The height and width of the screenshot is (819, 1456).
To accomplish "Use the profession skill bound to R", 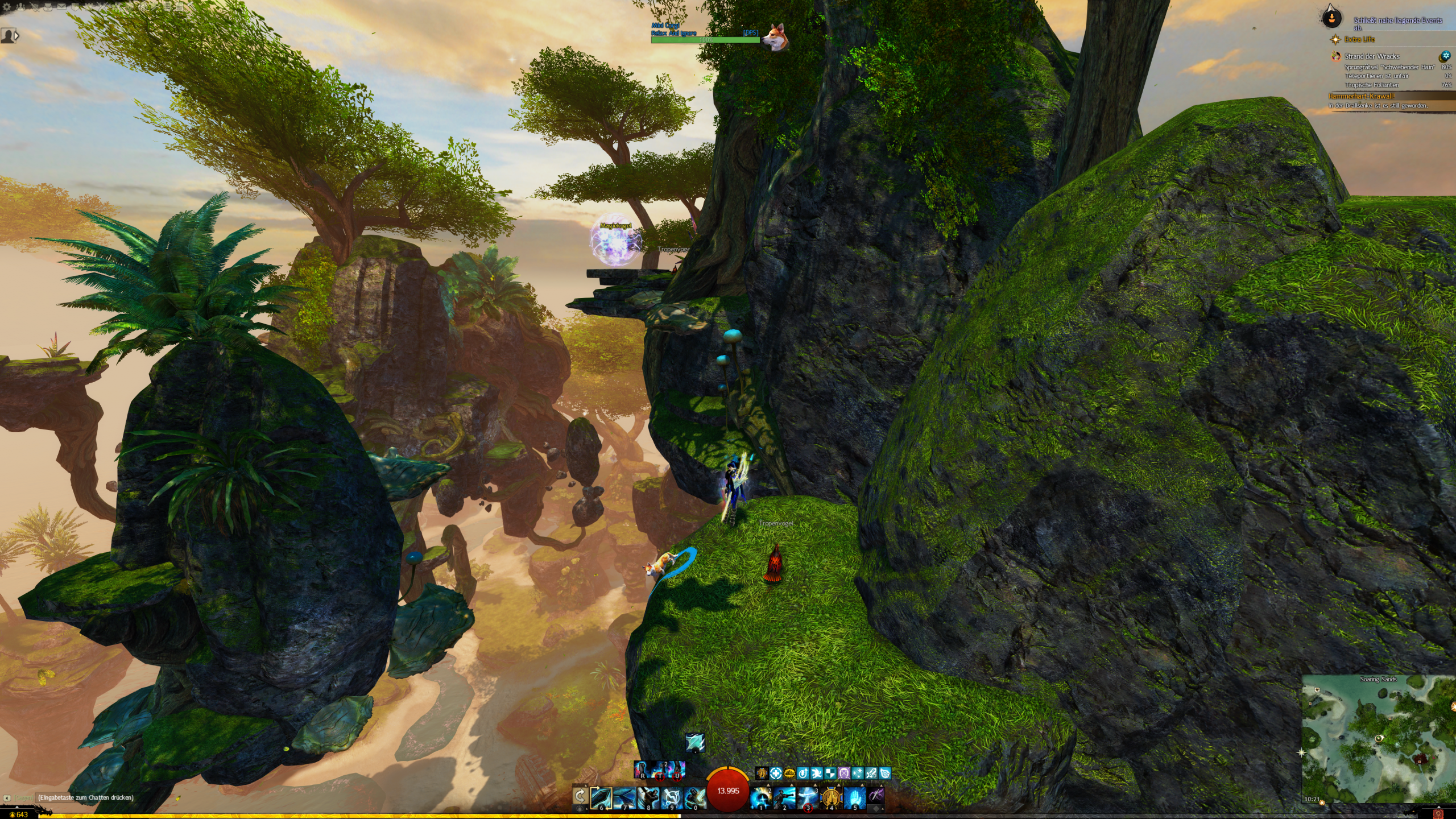I will (642, 770).
